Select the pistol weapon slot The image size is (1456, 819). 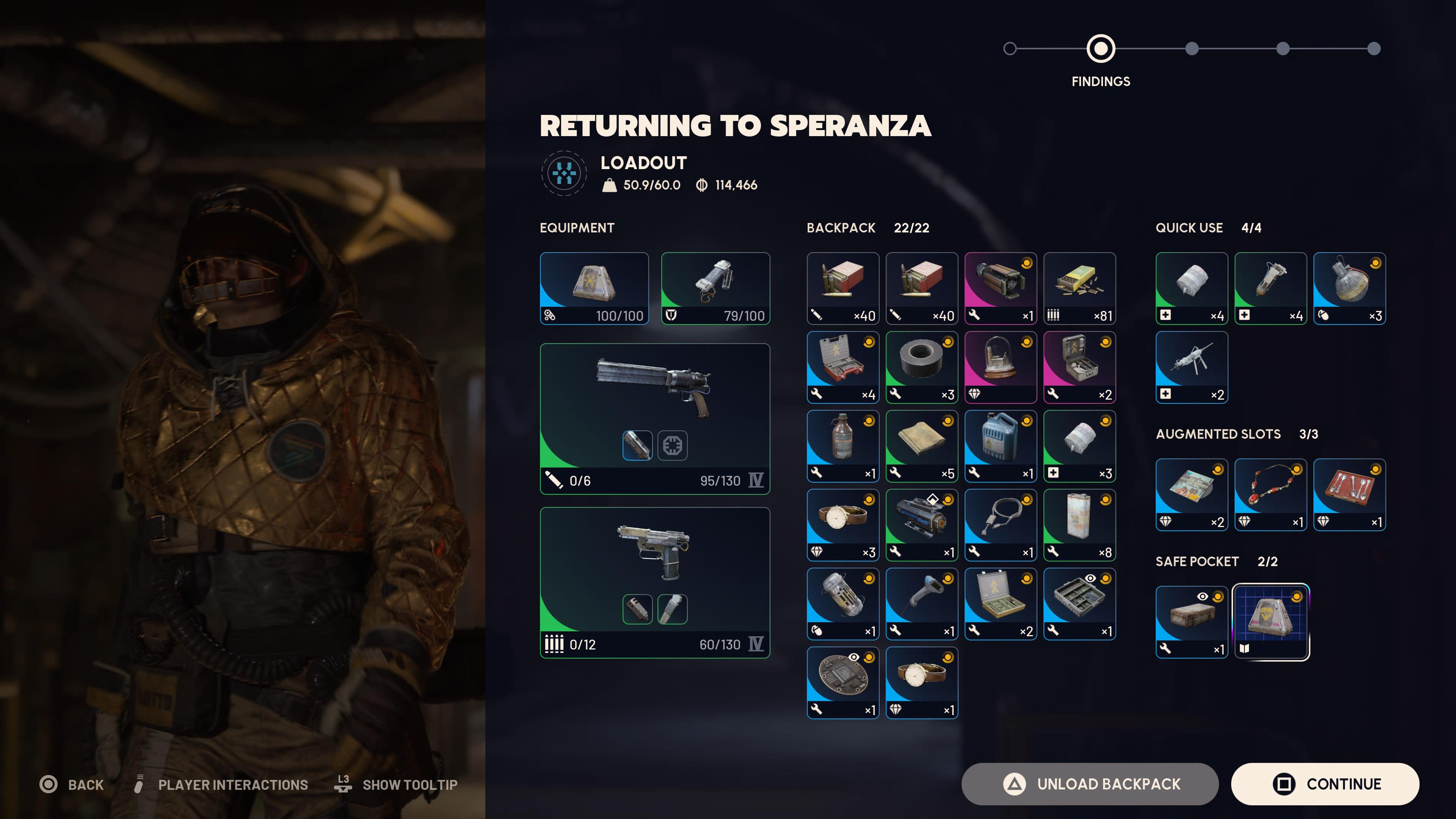[654, 582]
